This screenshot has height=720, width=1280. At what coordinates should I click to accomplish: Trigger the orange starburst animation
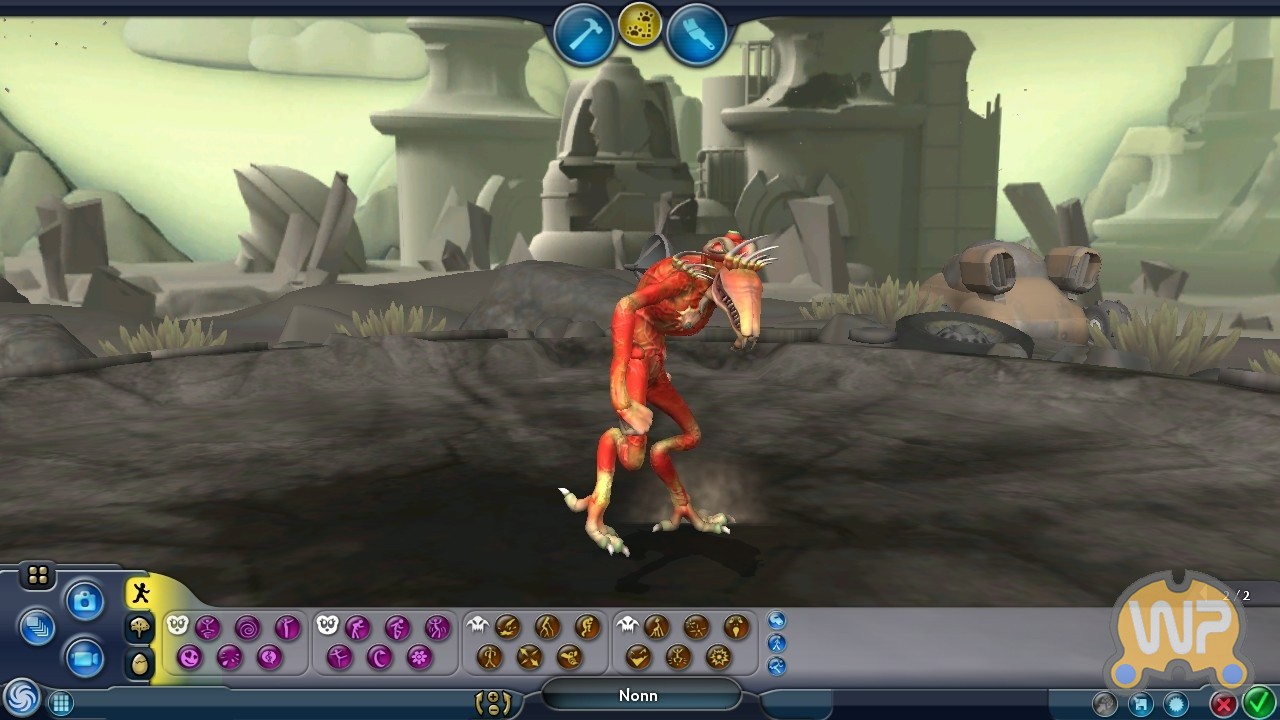[x=718, y=657]
